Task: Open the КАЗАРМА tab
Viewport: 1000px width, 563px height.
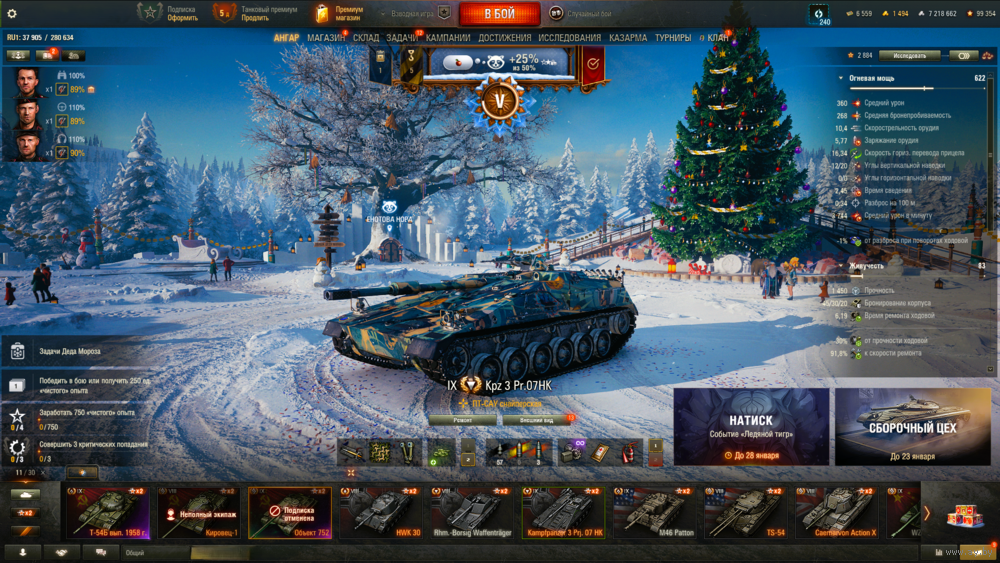Action: 628,38
